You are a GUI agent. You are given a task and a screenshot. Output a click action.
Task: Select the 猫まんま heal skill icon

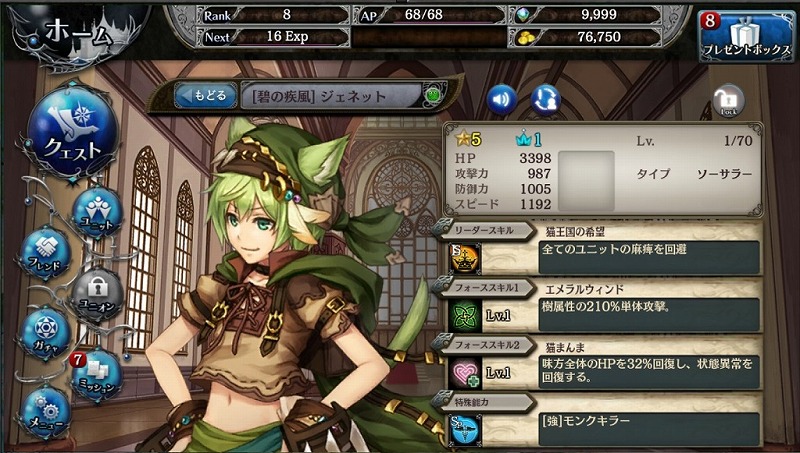click(x=465, y=370)
